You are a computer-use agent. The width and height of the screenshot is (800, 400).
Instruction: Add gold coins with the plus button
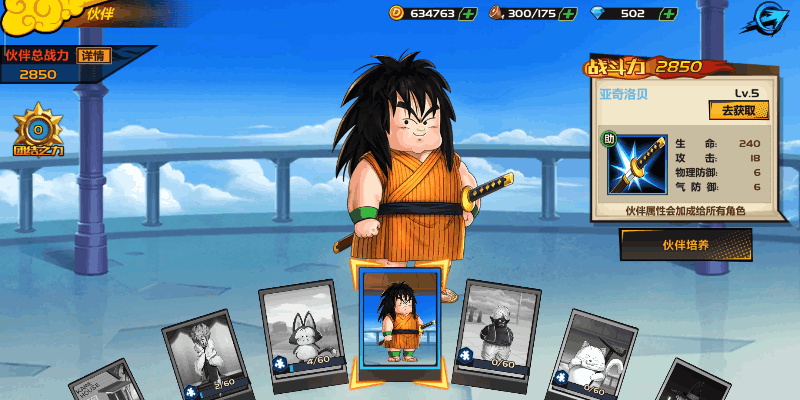click(x=466, y=13)
